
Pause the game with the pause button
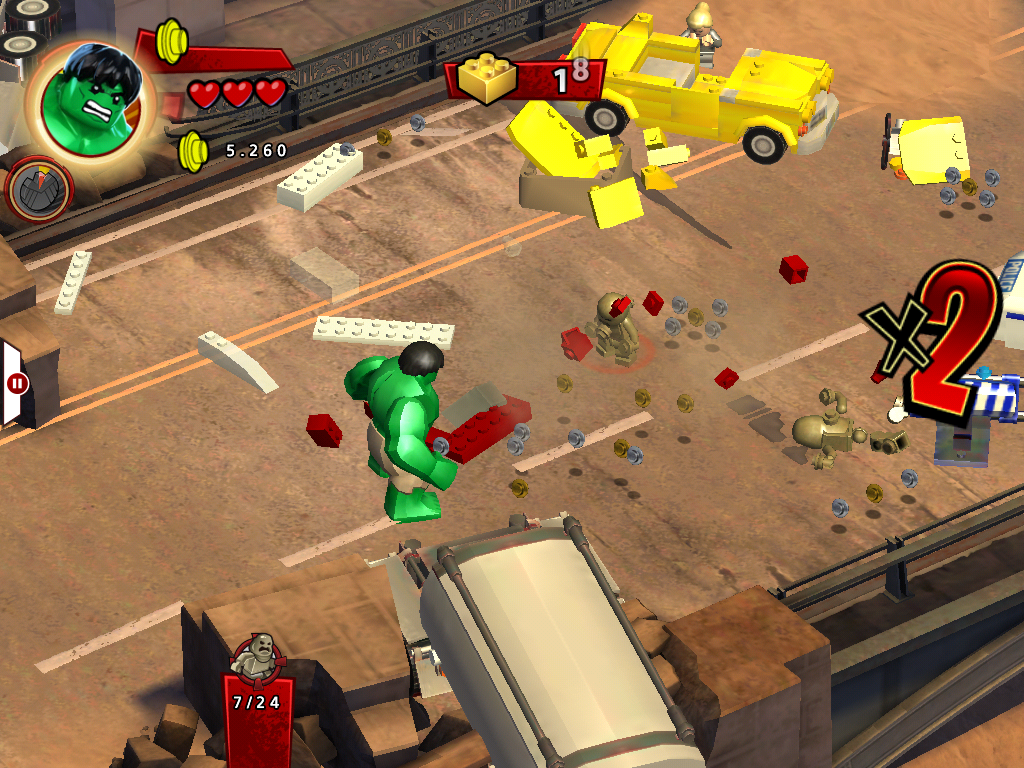point(17,382)
